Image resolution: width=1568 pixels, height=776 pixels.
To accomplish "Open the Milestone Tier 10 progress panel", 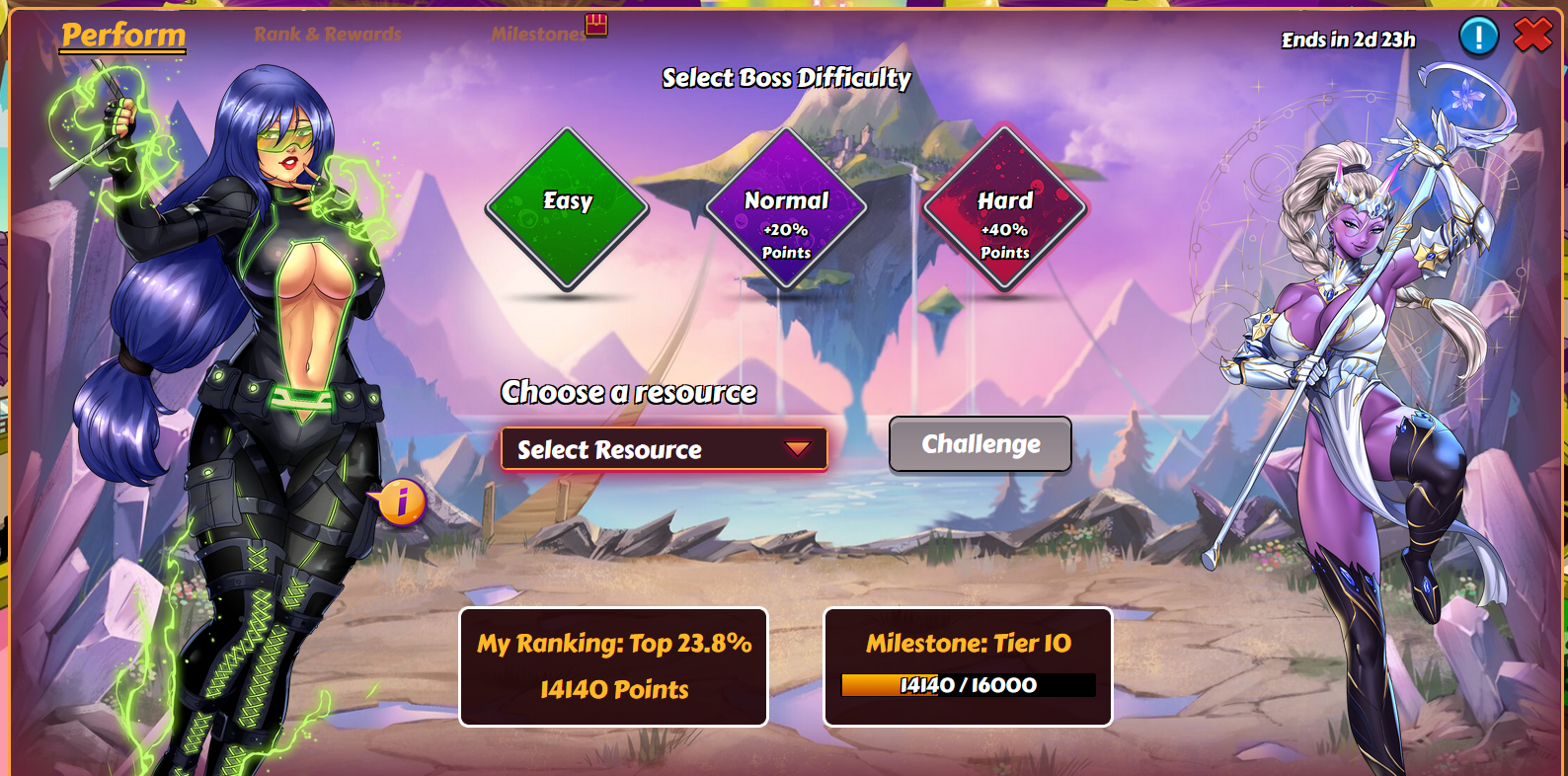I will [x=968, y=666].
